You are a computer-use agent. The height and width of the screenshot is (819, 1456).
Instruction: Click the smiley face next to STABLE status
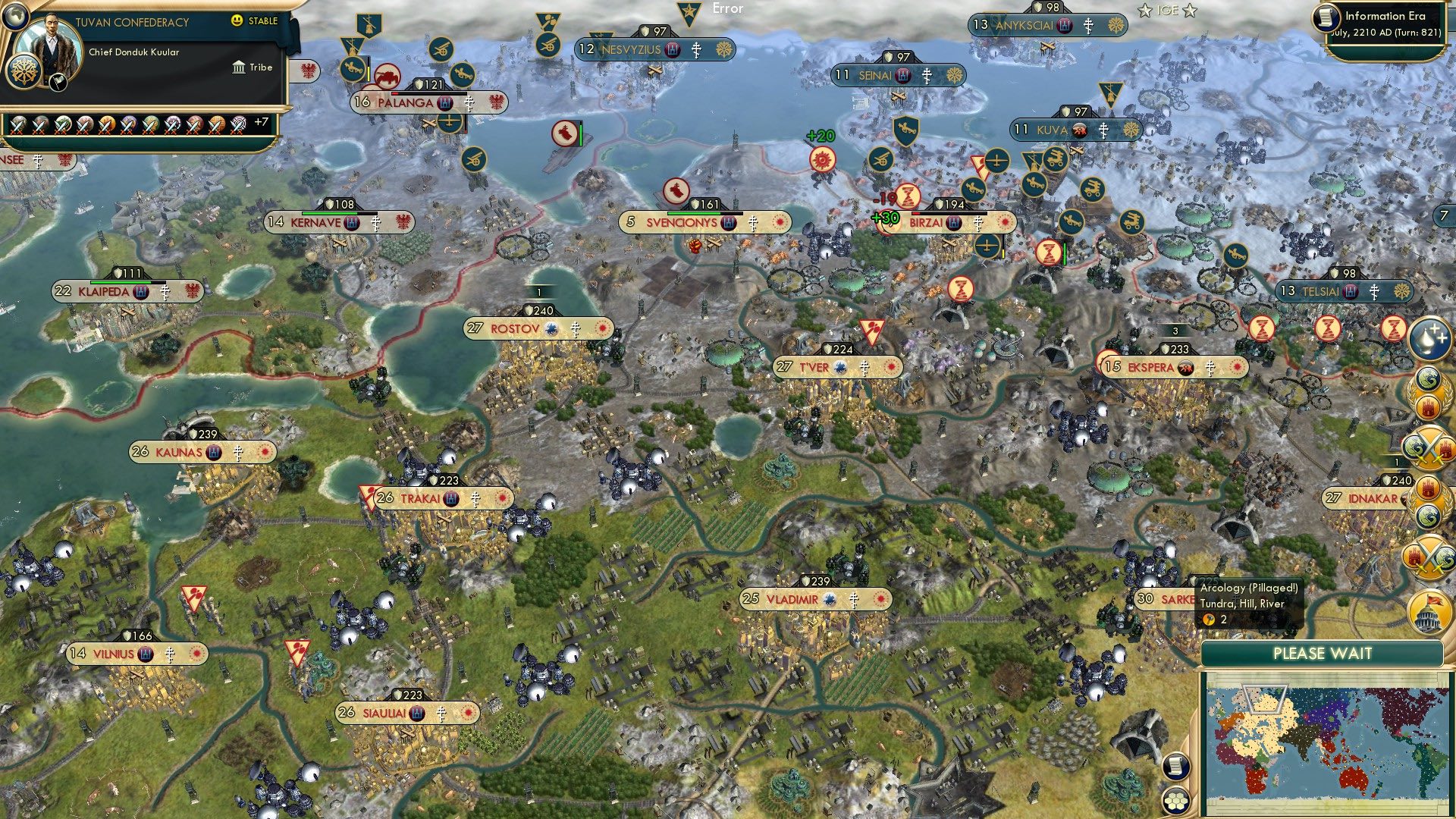[237, 22]
